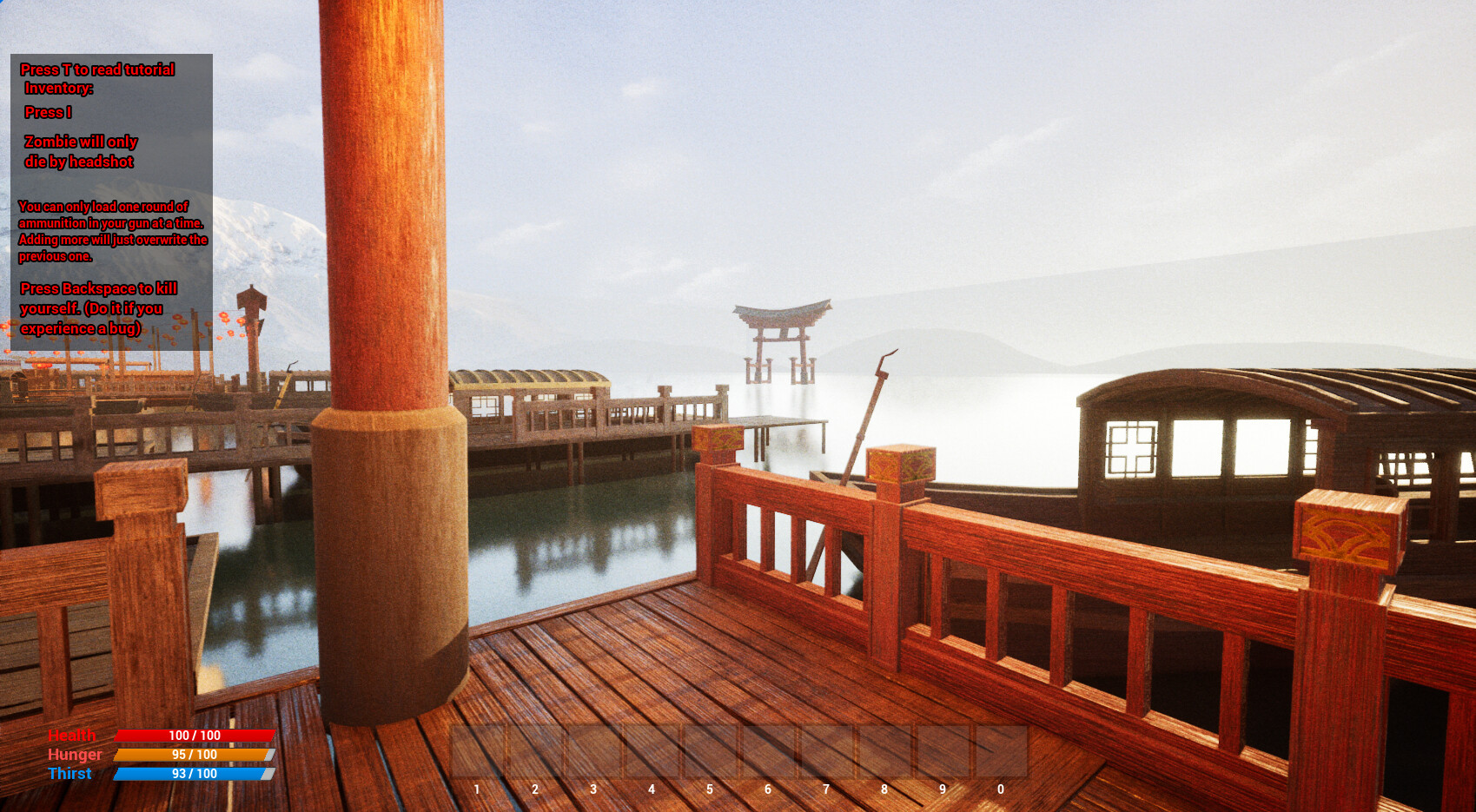Click the number 8 under the hotbar

[x=884, y=789]
